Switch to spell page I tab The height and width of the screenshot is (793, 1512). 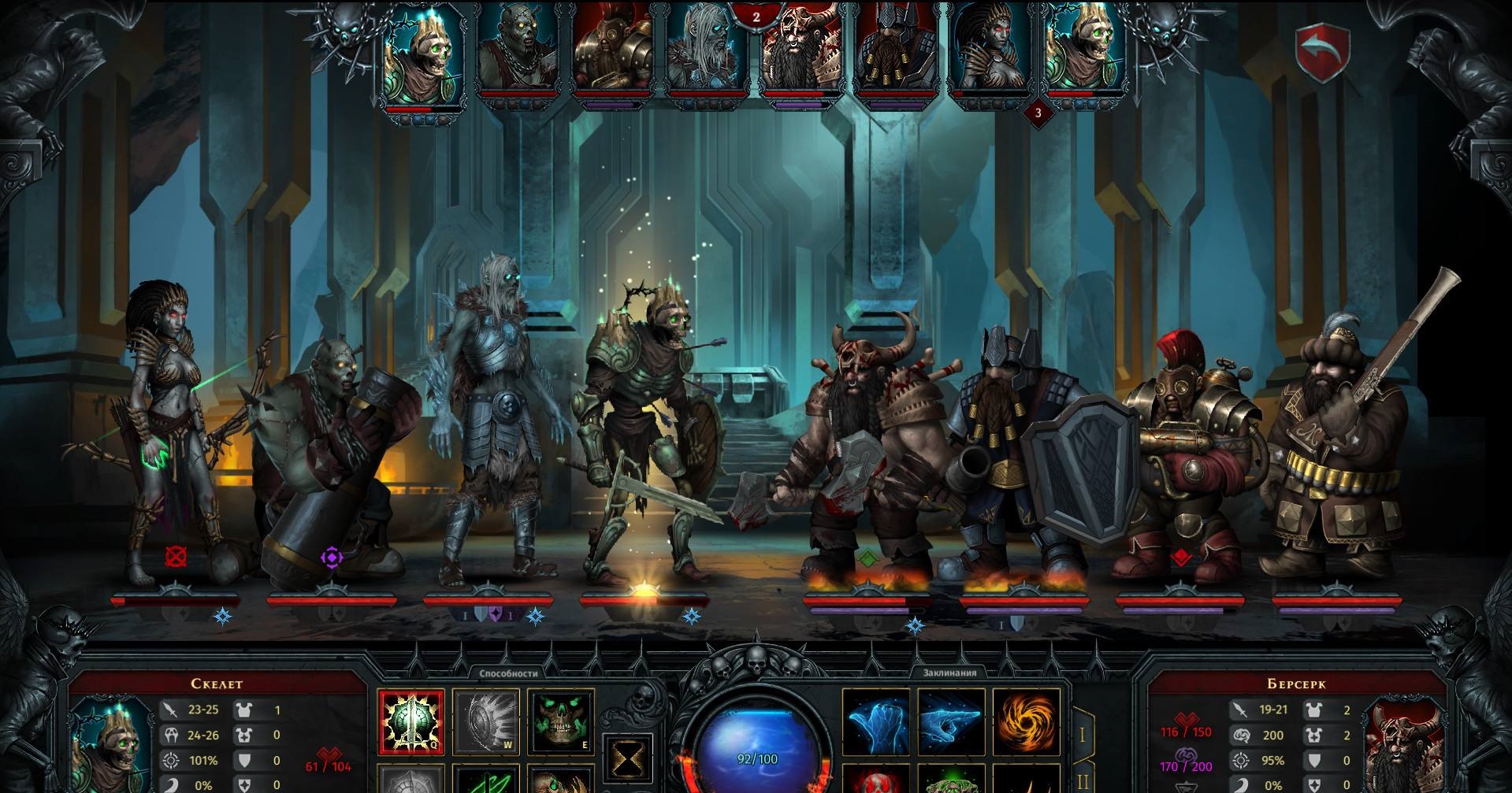coord(1083,736)
